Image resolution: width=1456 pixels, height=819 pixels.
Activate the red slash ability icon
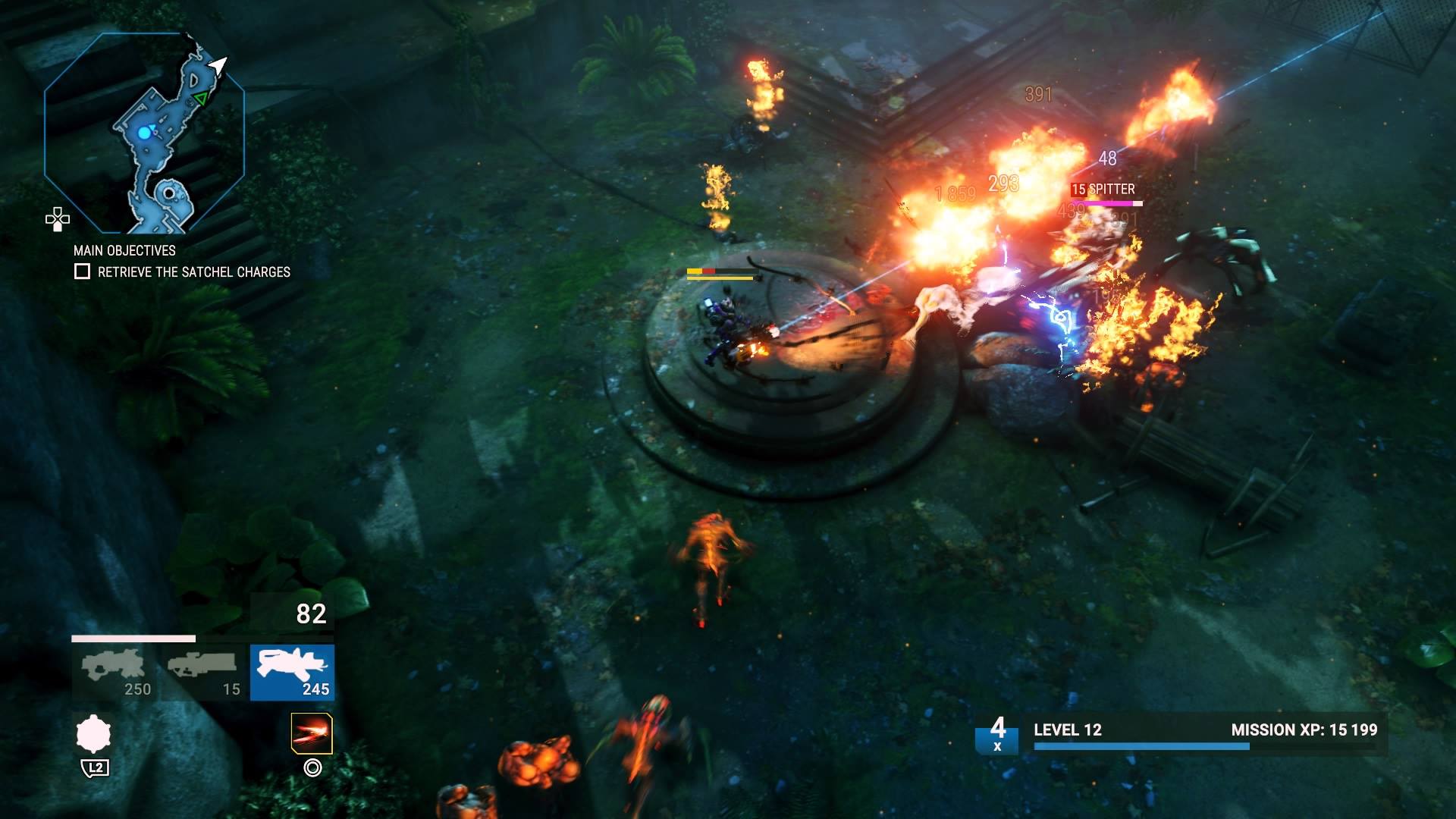coord(312,733)
